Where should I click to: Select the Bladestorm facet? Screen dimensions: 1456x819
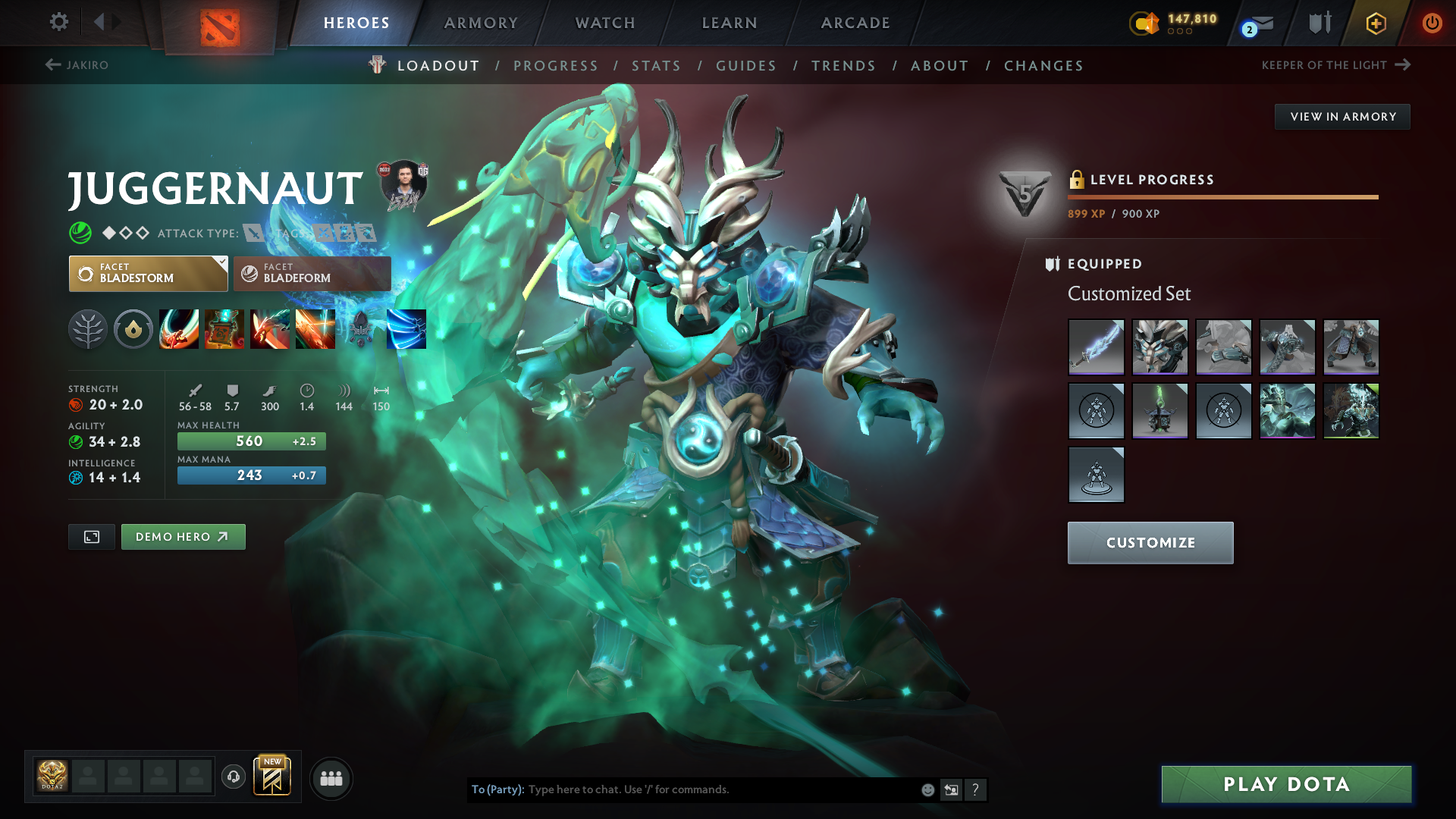tap(148, 274)
